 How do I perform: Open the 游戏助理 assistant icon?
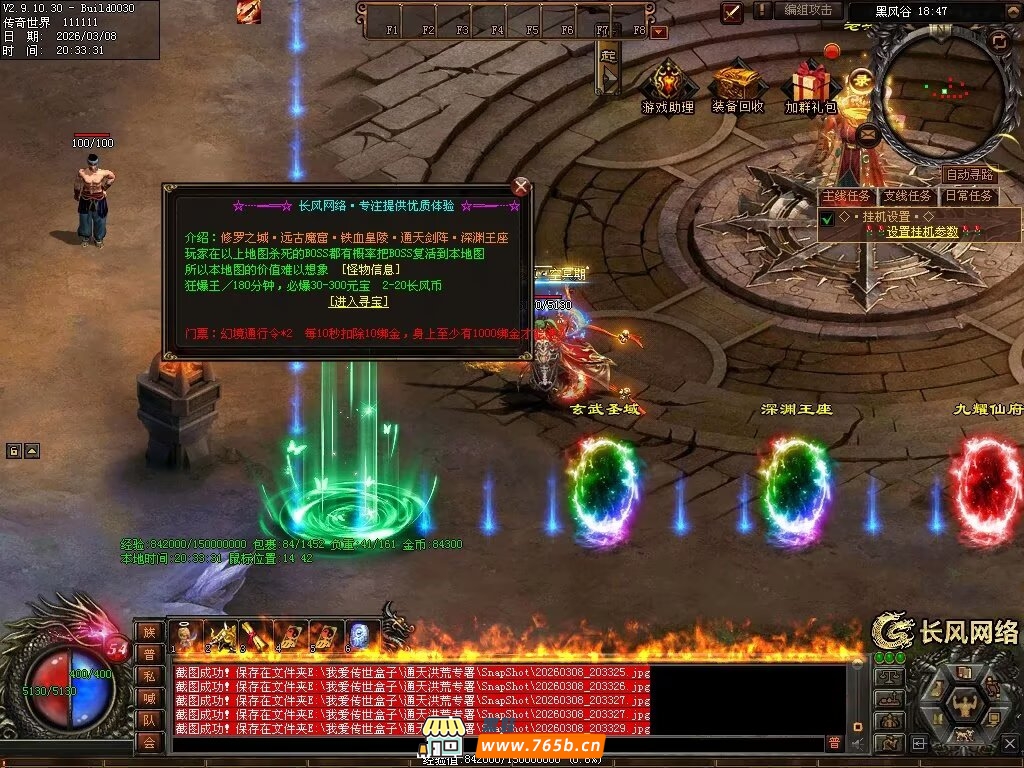click(x=667, y=84)
